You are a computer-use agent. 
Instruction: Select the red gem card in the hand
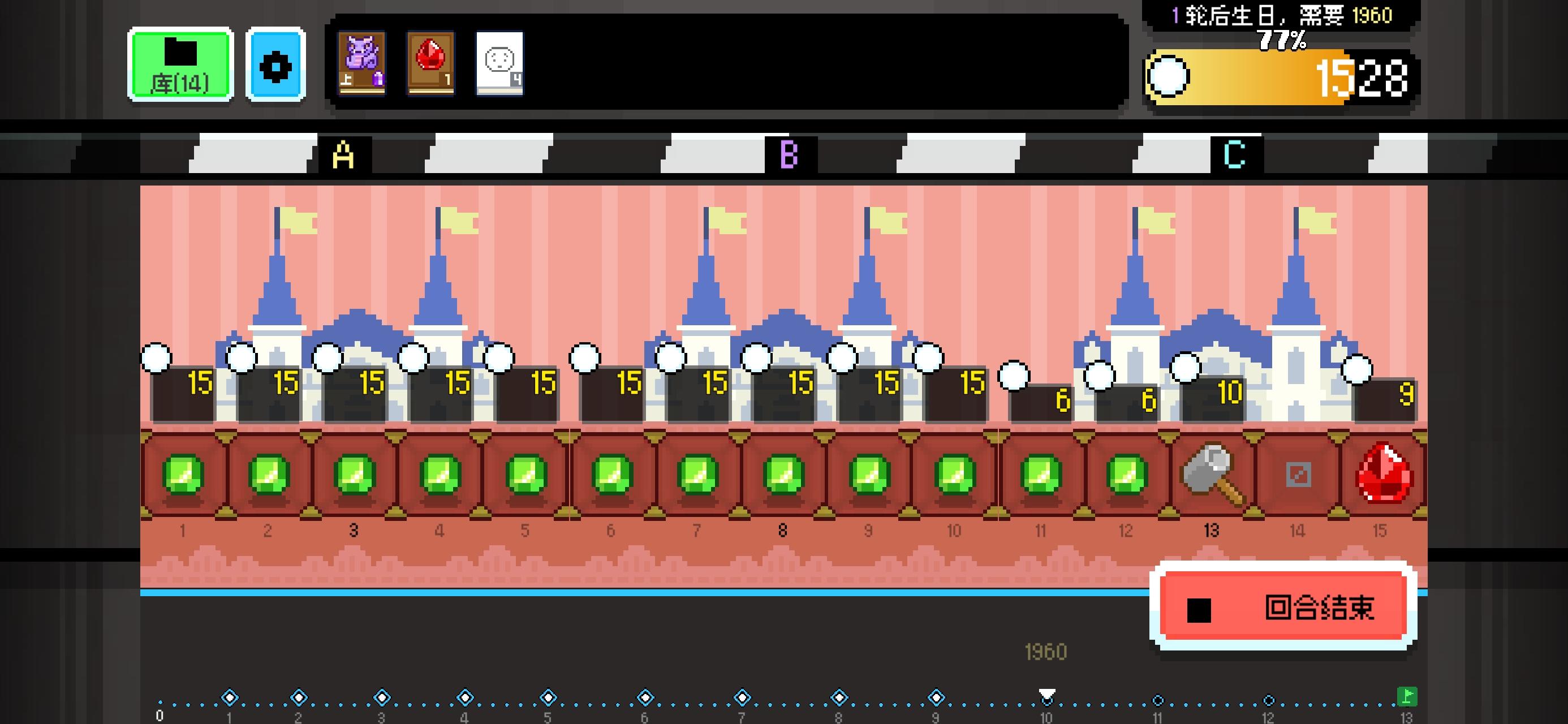[x=430, y=64]
